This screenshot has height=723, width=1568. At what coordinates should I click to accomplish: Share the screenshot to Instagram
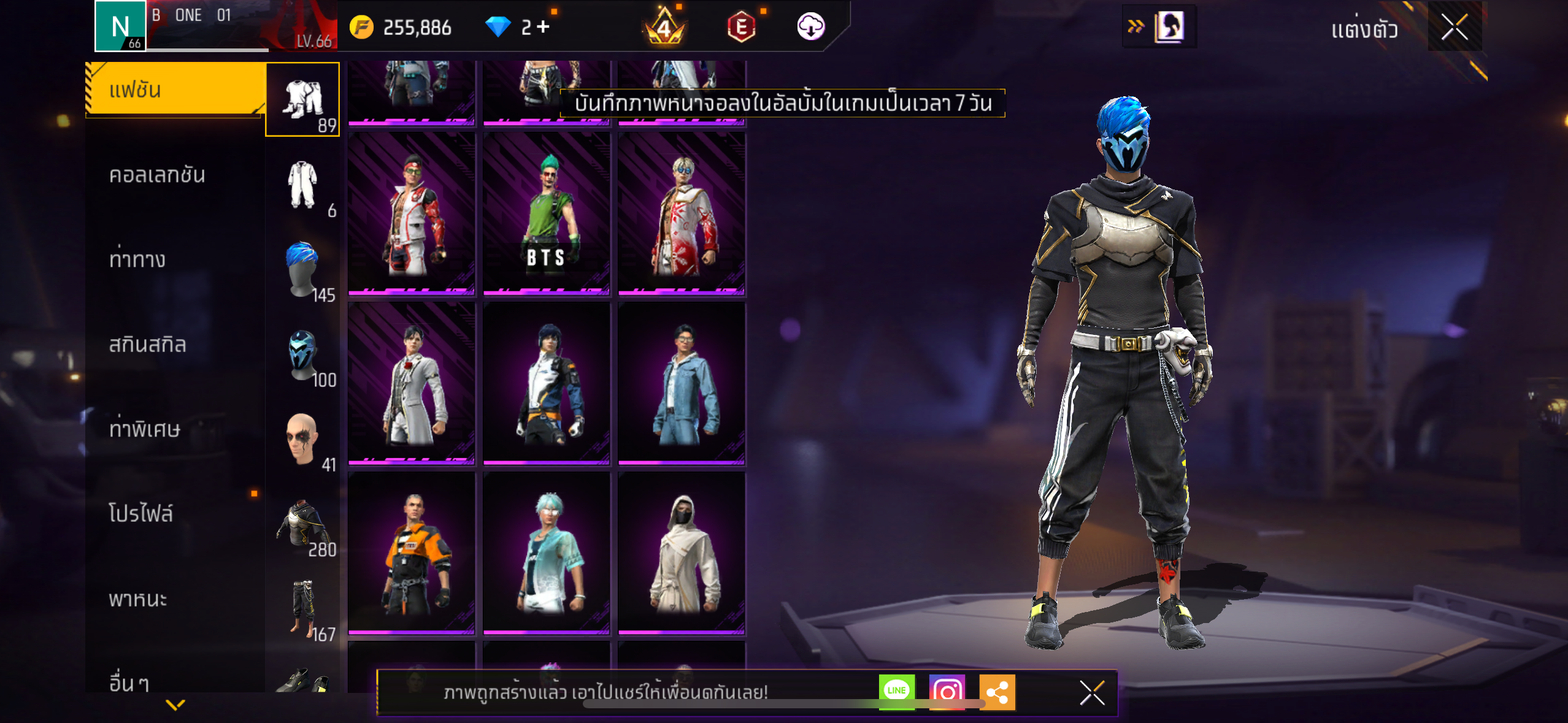[x=947, y=692]
